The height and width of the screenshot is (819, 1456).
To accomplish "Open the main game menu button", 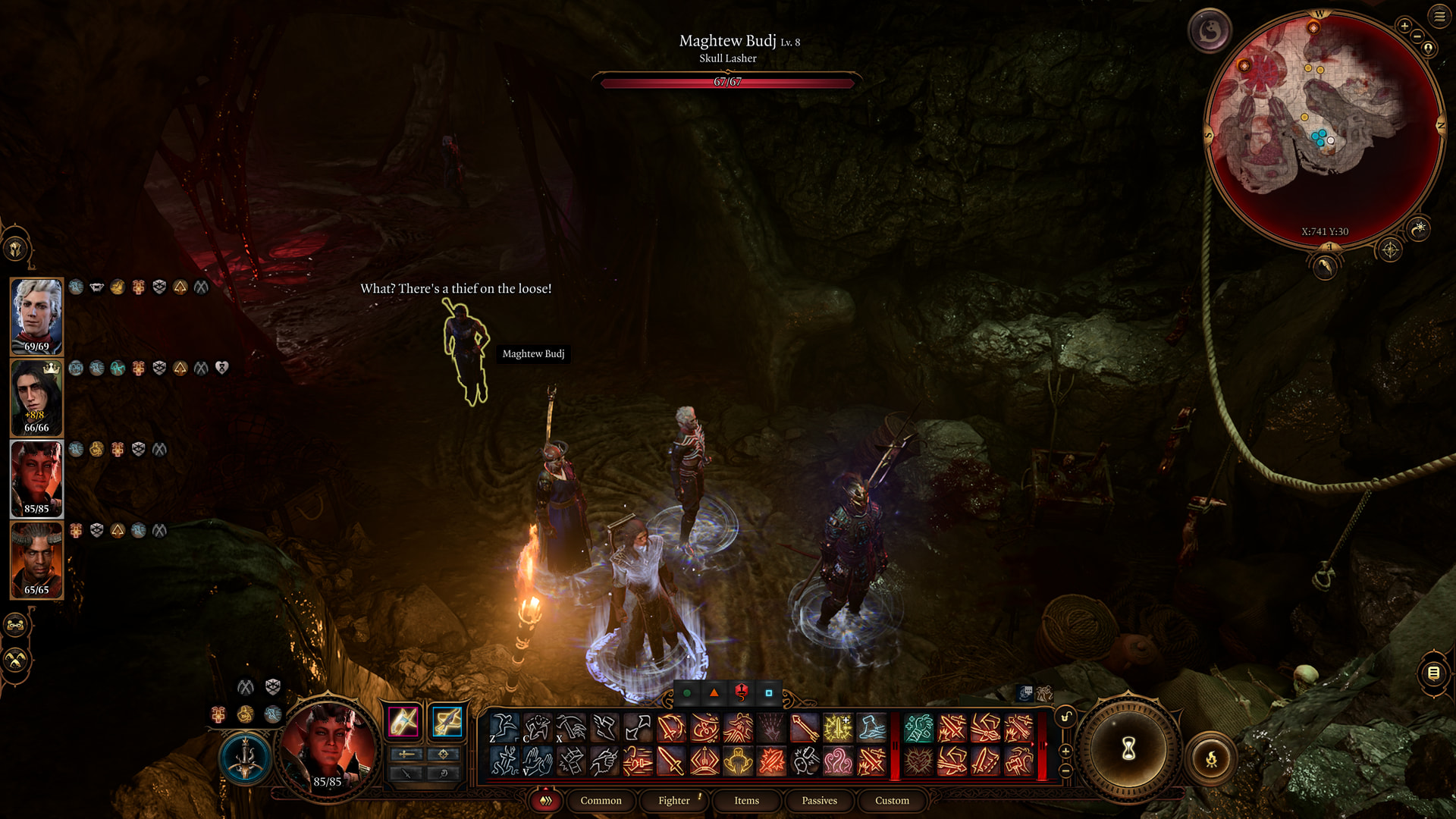I will pos(1439,16).
